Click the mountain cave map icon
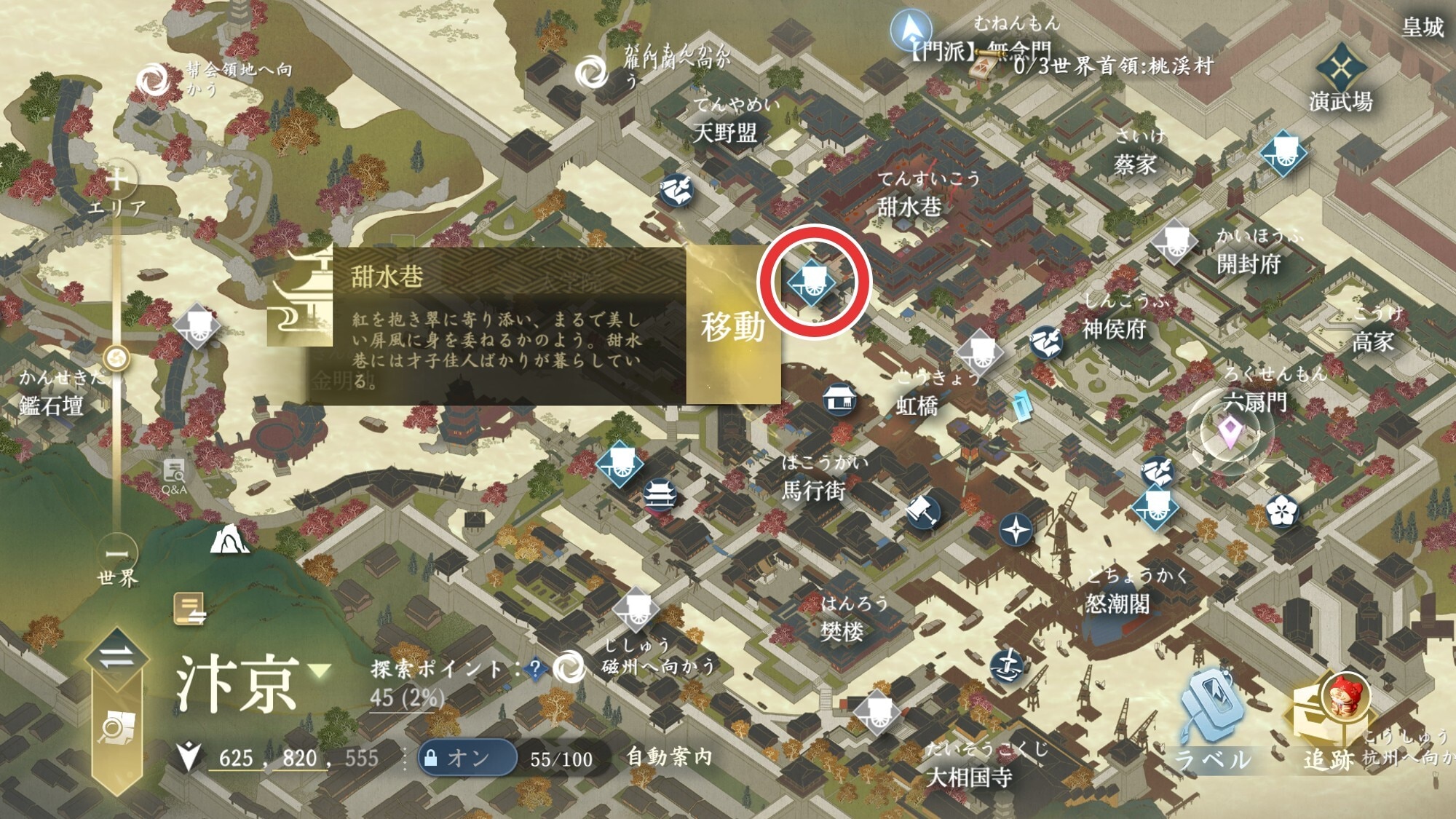 (229, 540)
